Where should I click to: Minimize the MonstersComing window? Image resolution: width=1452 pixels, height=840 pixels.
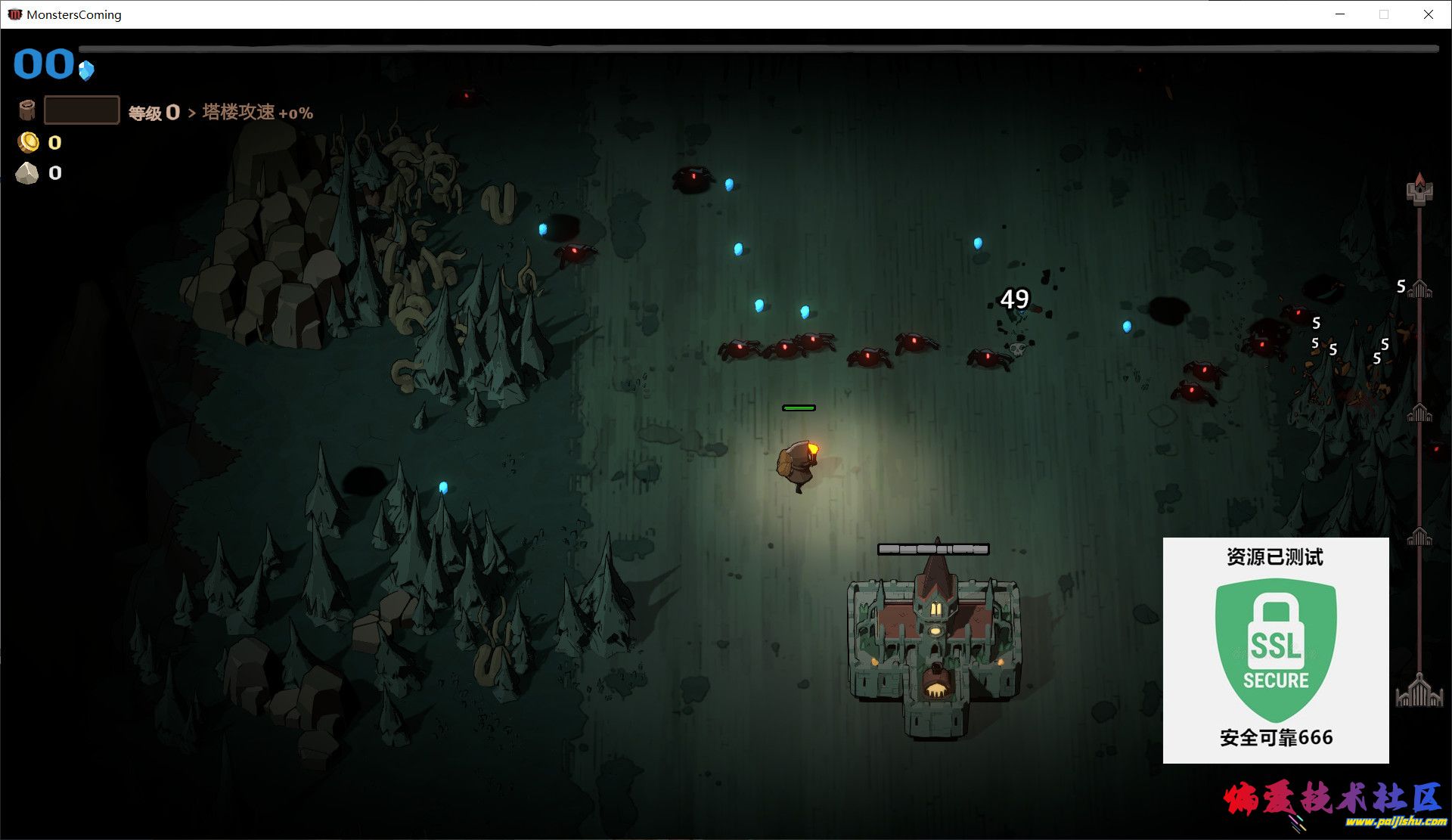point(1340,14)
